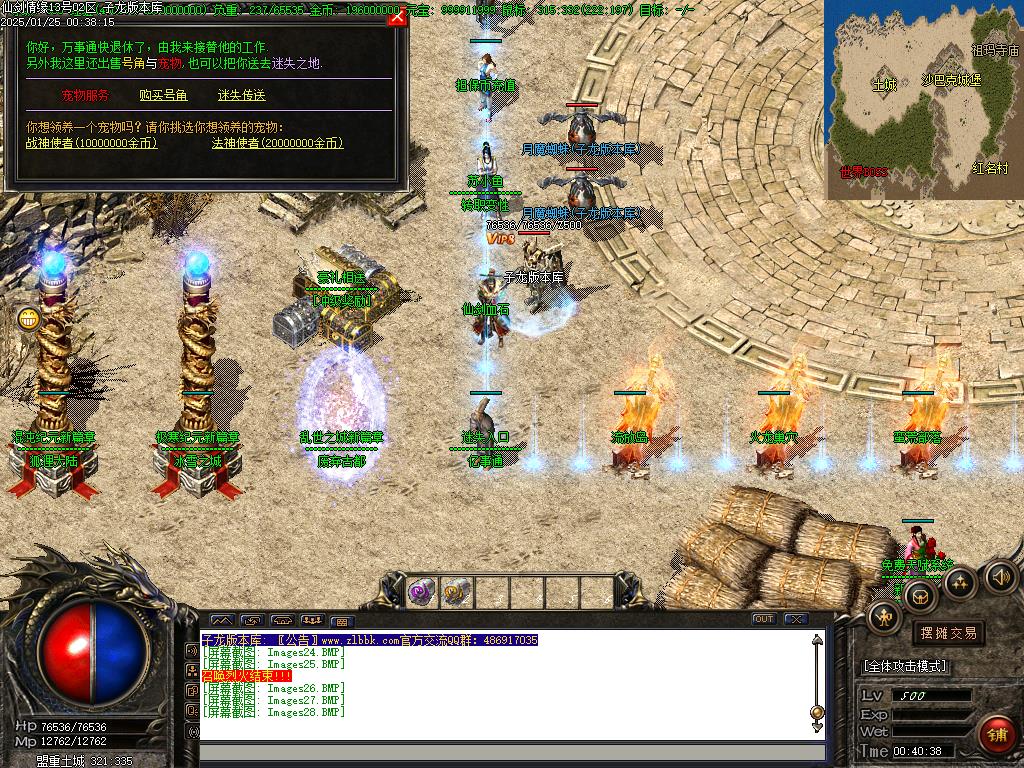The height and width of the screenshot is (768, 1024).
Task: Open the round bag icon button
Action: [x=920, y=597]
